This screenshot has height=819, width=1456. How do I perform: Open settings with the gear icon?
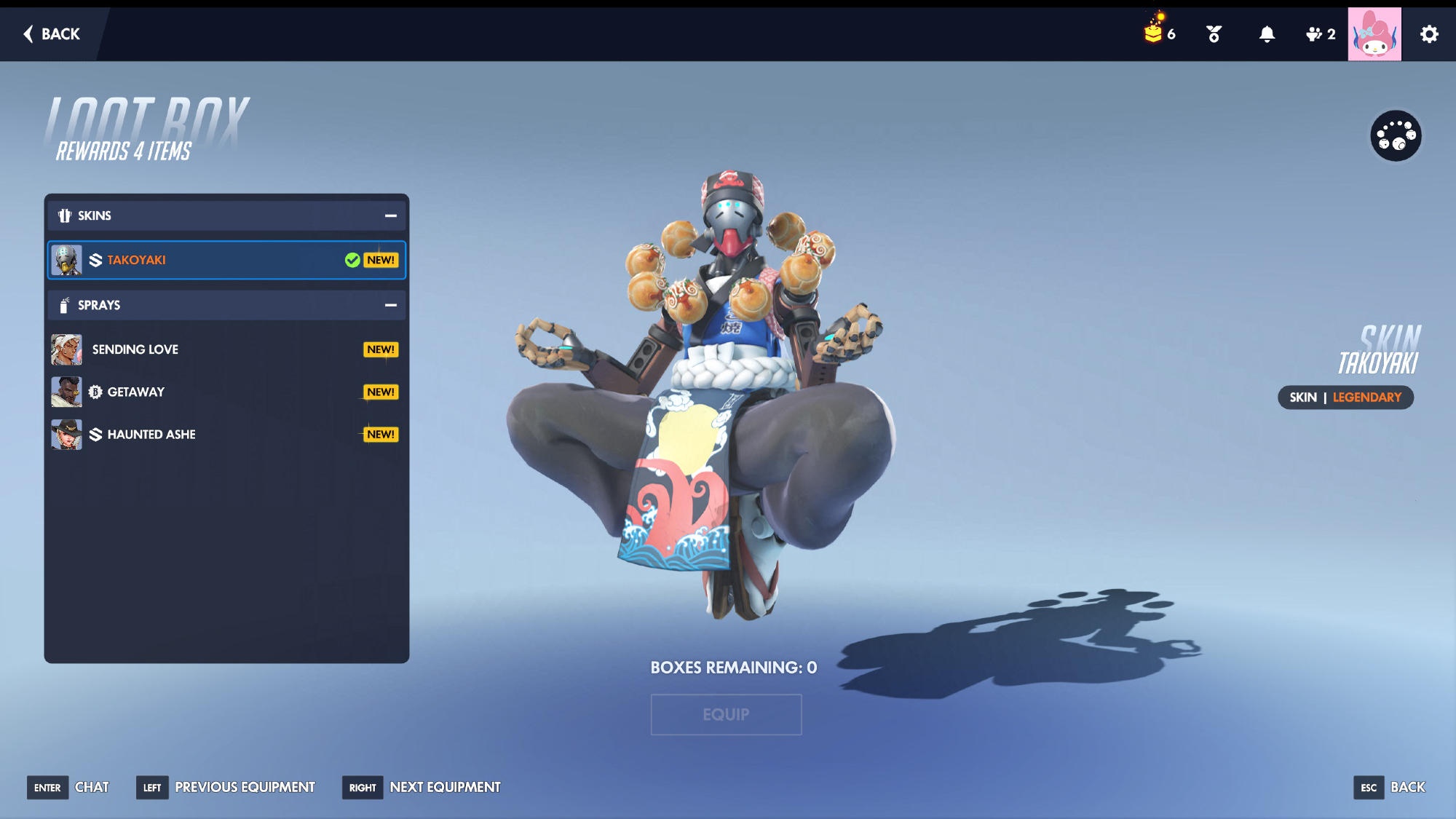click(1429, 34)
